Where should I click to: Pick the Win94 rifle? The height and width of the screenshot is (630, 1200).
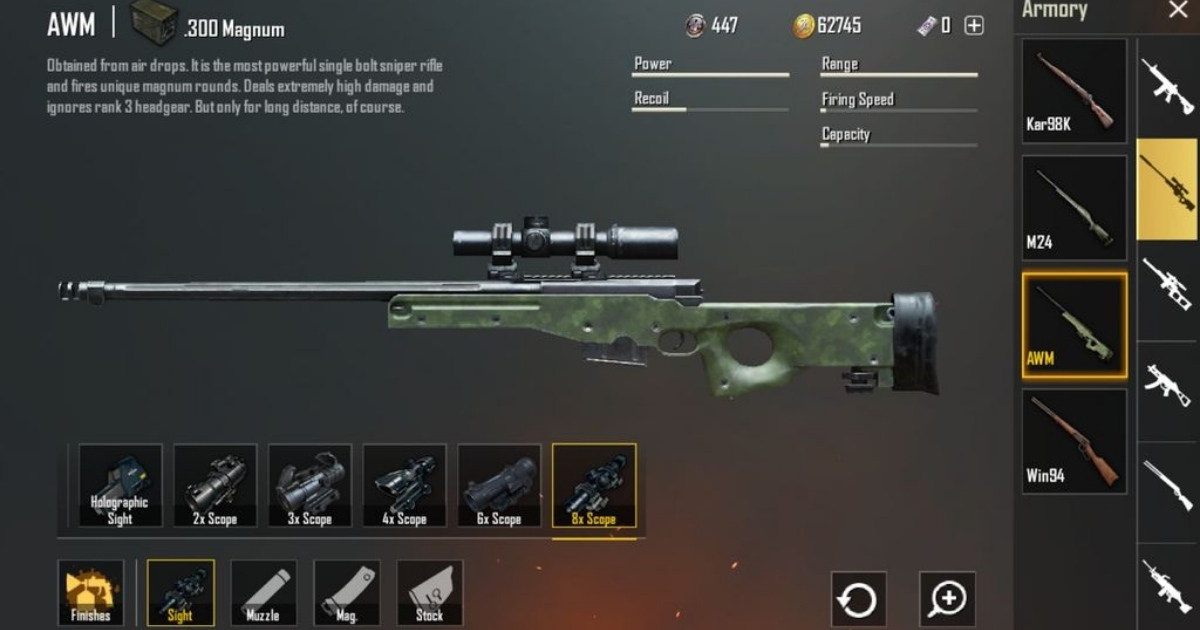(1074, 440)
